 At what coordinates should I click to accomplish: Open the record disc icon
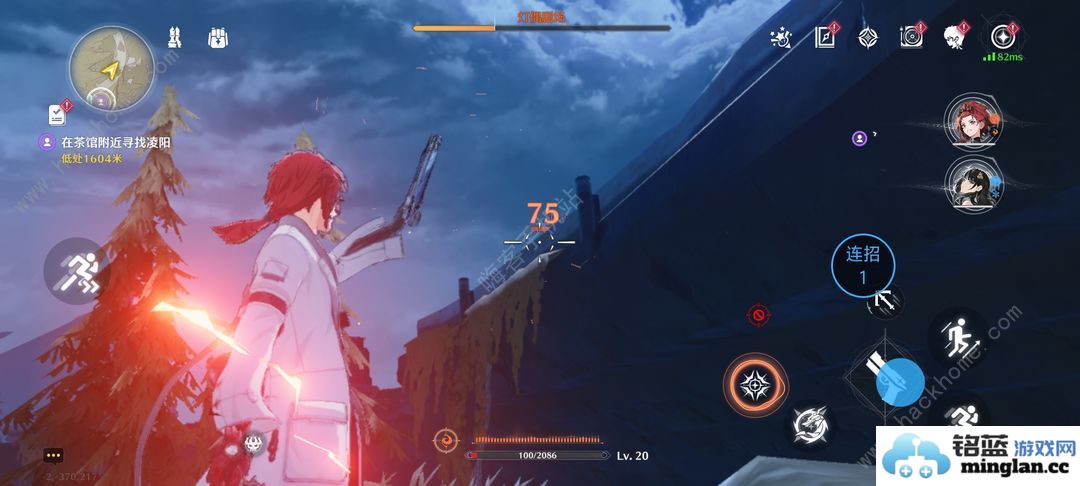pos(911,38)
